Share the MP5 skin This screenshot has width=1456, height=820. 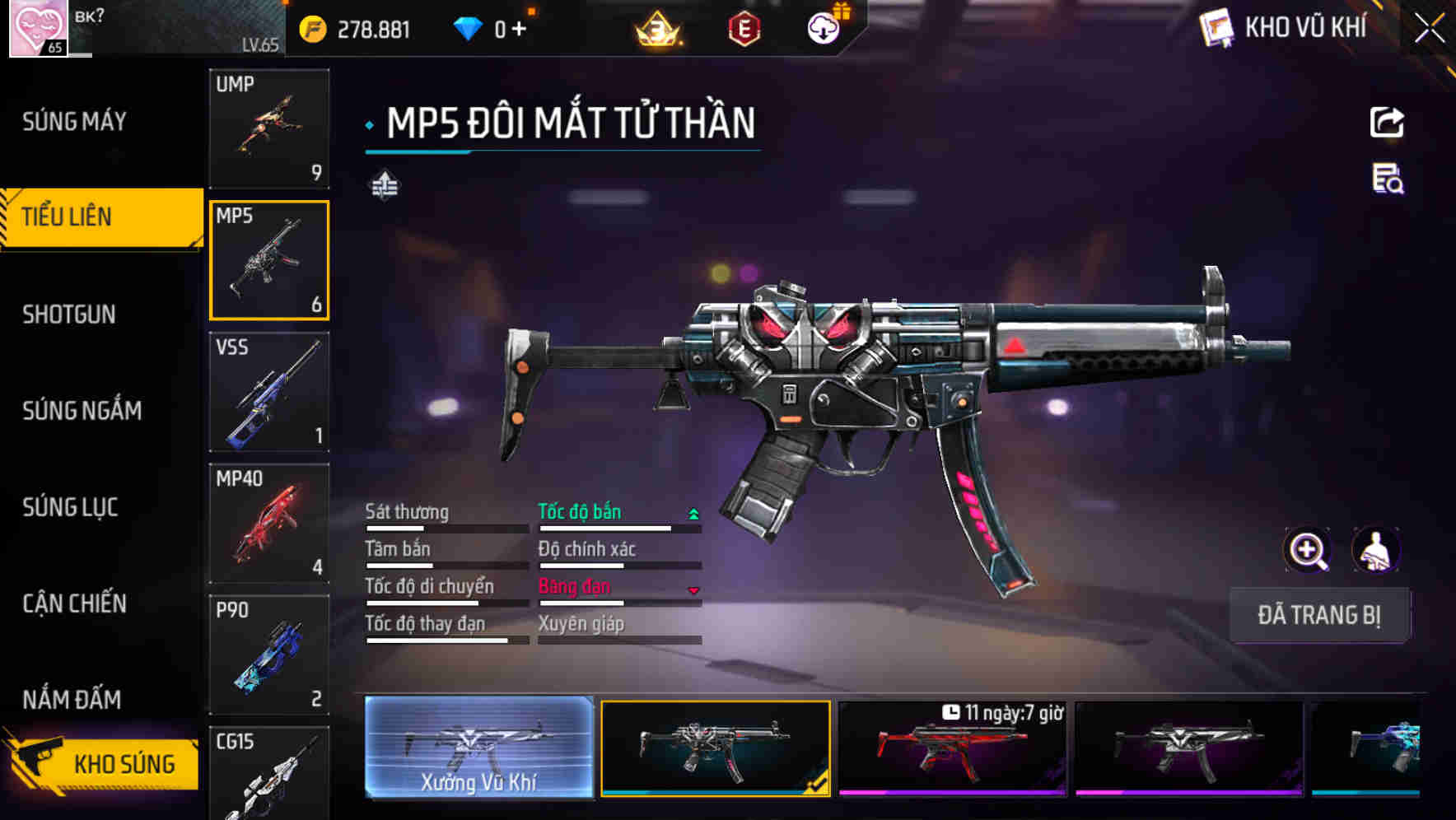coord(1387,123)
